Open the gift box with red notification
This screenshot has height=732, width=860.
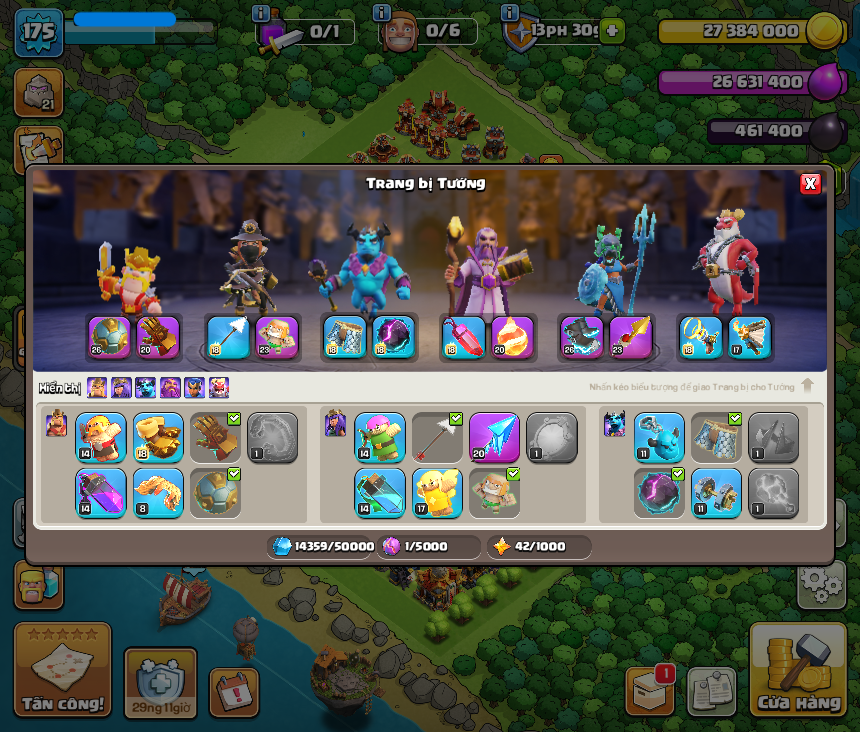point(649,690)
